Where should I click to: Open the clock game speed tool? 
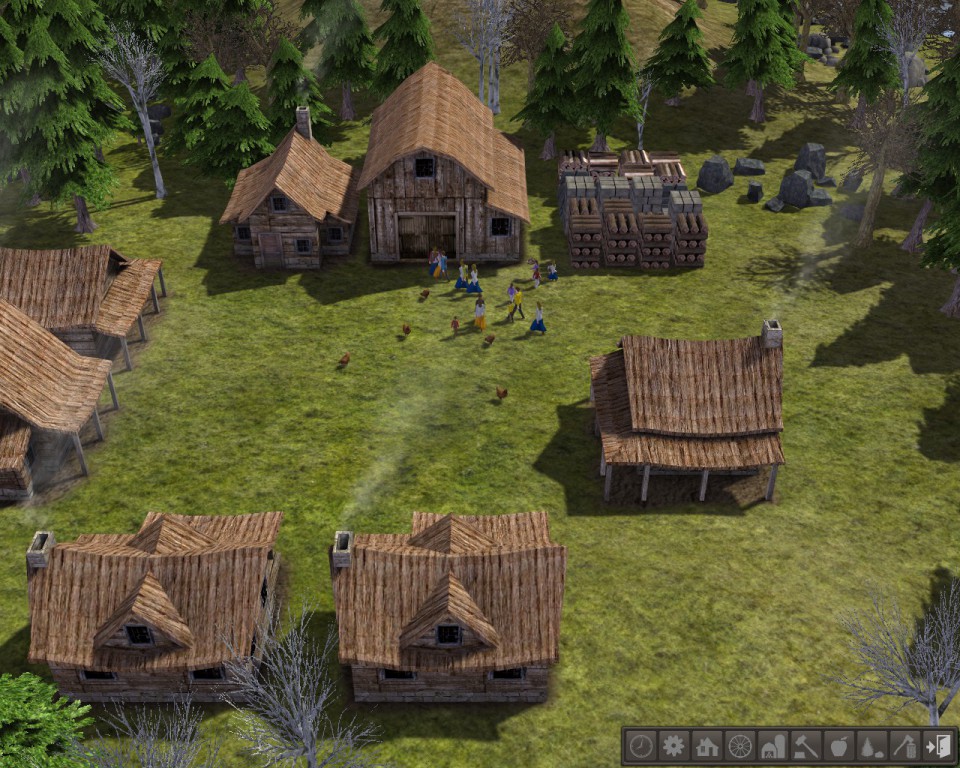pos(641,745)
